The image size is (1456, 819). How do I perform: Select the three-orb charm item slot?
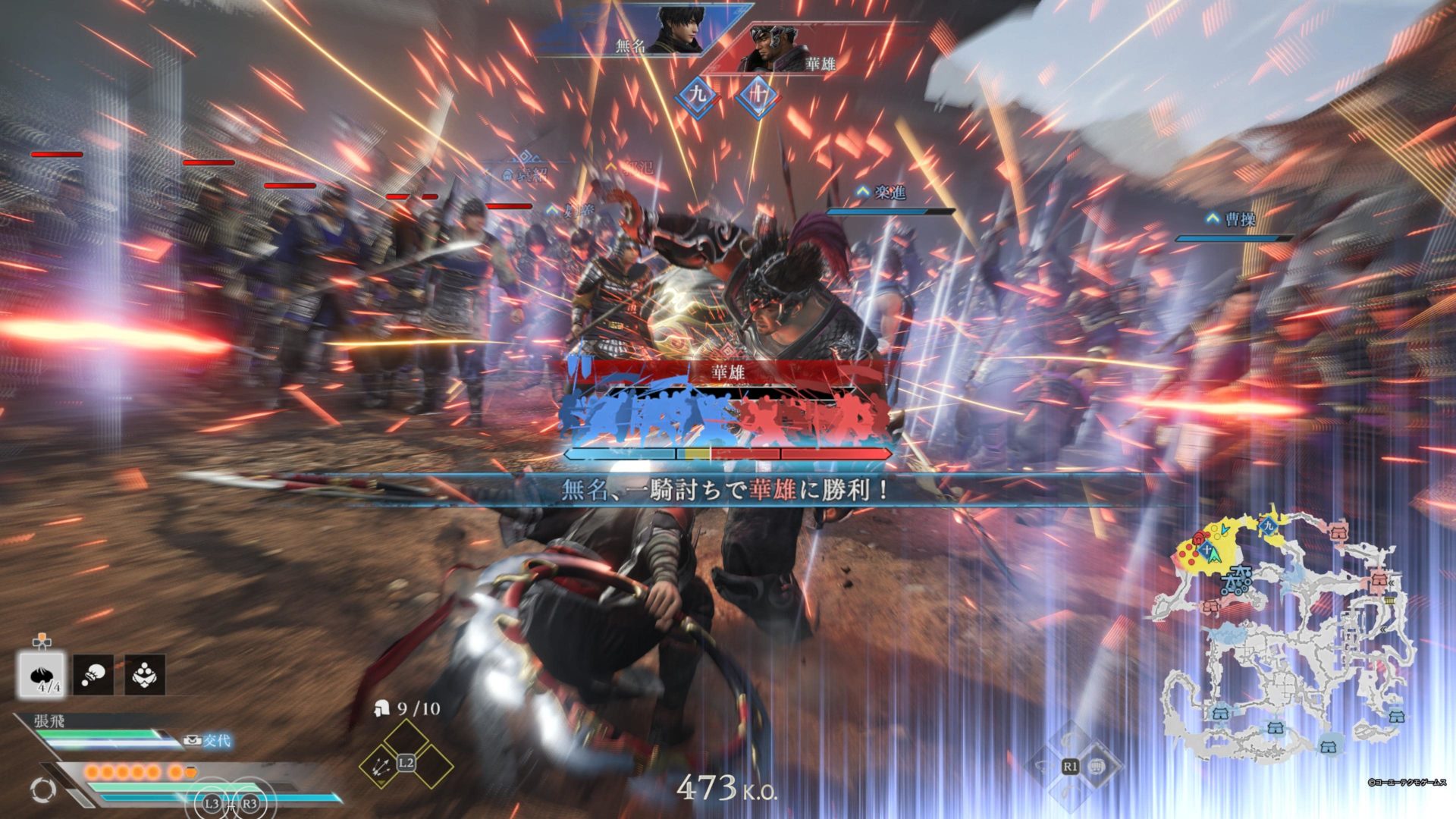click(x=145, y=674)
